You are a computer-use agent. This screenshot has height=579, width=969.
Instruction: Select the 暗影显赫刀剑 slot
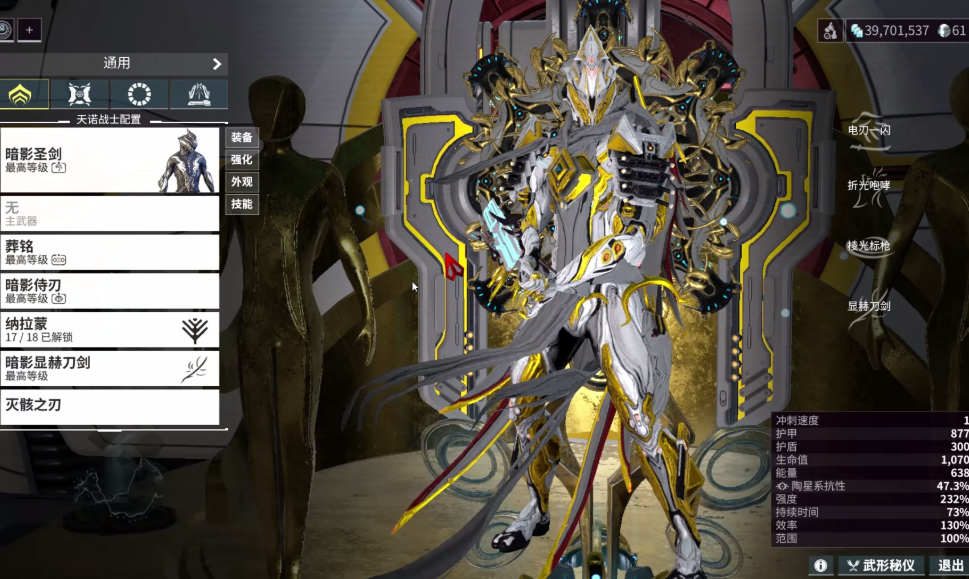point(110,368)
